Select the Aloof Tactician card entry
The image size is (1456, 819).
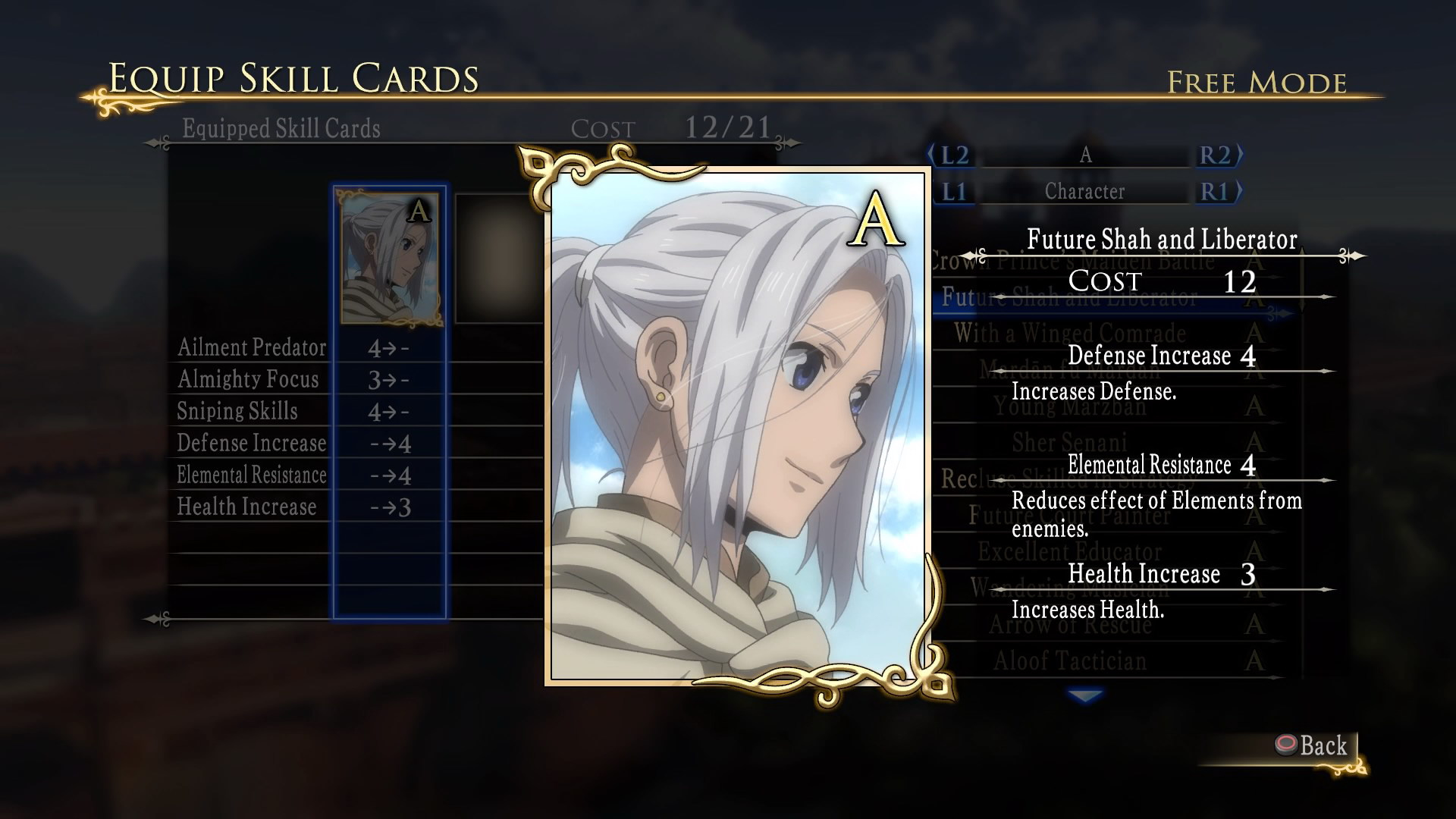click(1069, 661)
